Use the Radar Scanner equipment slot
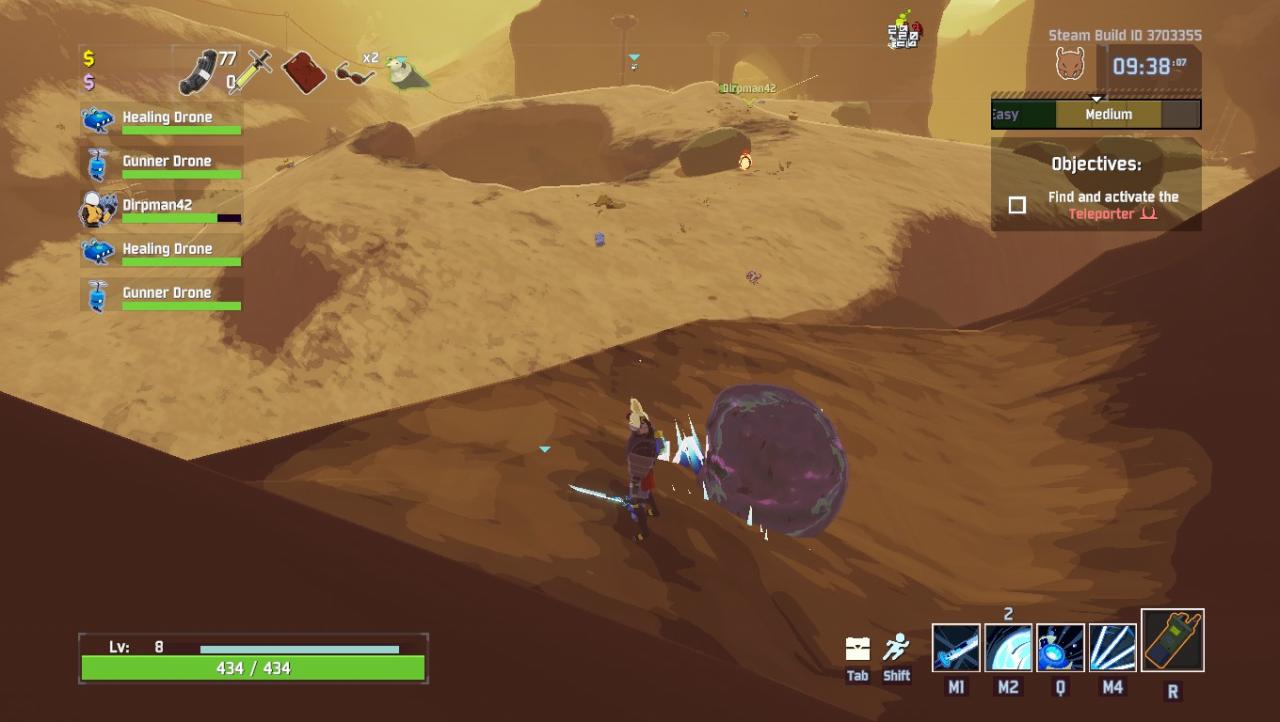Viewport: 1280px width, 722px height. coord(1172,641)
